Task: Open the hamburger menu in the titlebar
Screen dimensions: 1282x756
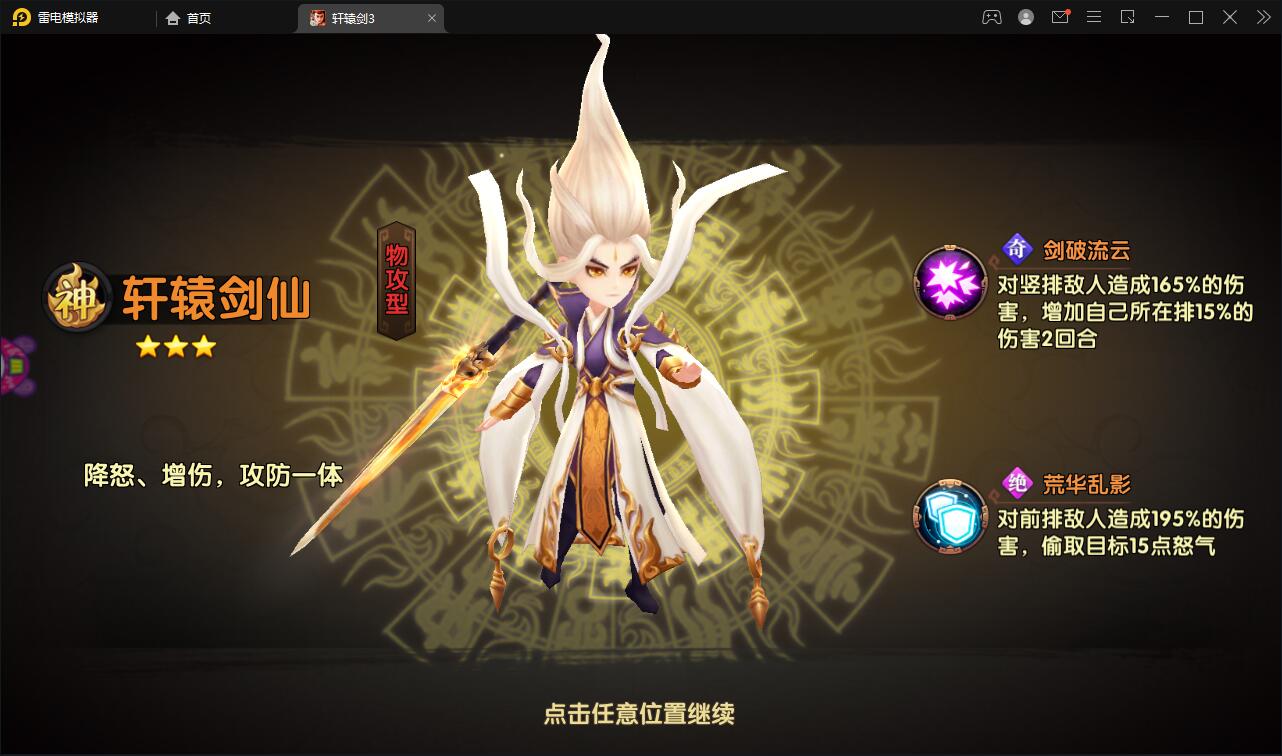Action: [1094, 17]
